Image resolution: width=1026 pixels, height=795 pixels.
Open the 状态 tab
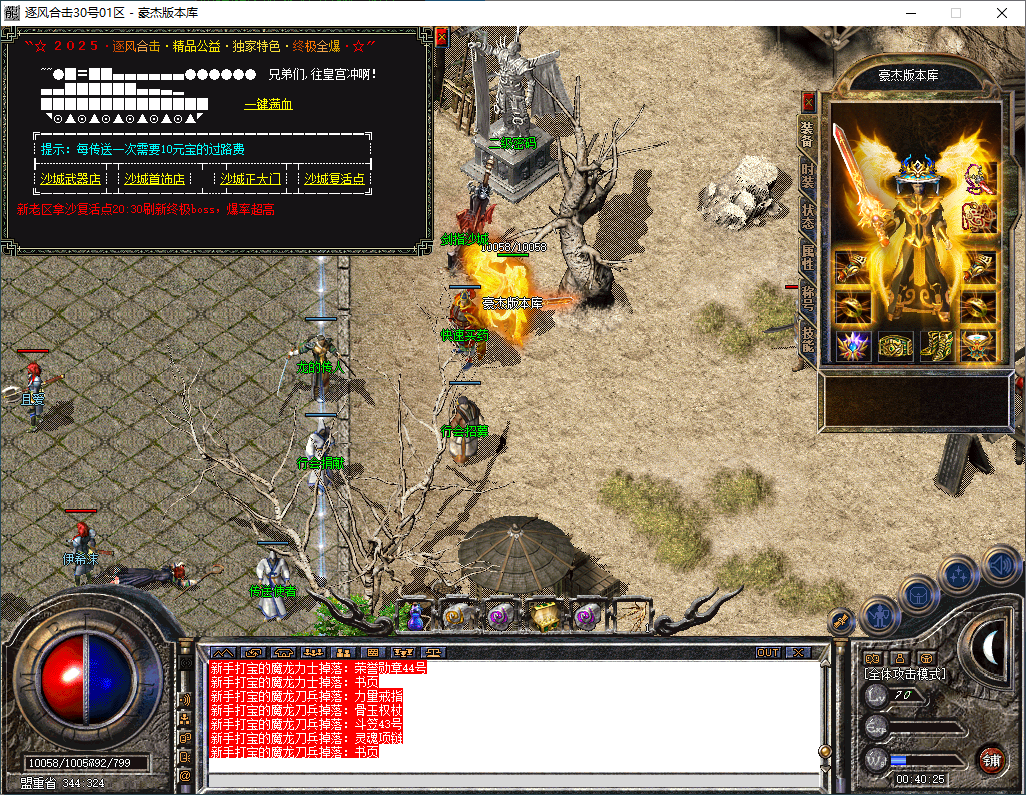(x=807, y=215)
